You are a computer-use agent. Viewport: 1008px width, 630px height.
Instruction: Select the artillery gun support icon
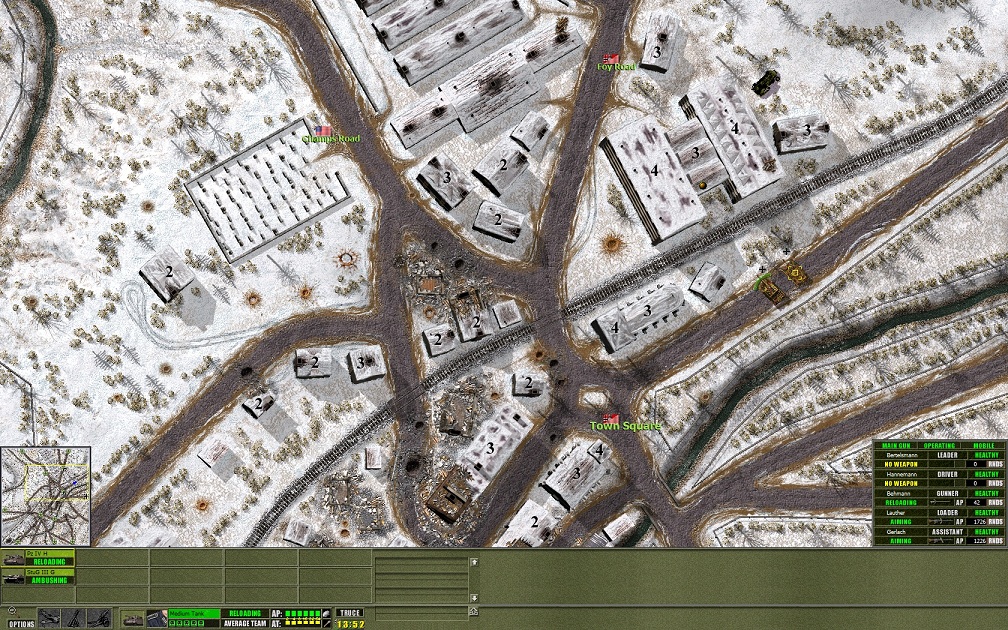(x=97, y=618)
